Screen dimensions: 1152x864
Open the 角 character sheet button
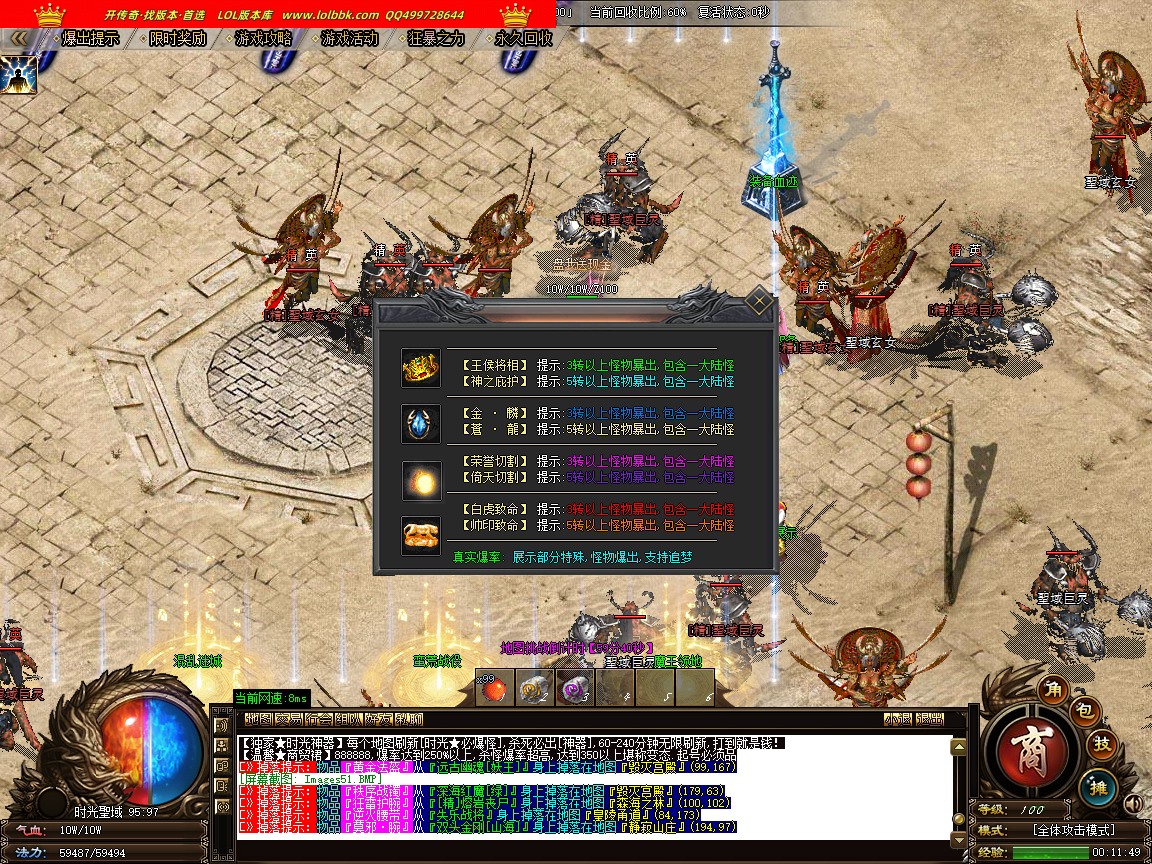pos(1052,689)
